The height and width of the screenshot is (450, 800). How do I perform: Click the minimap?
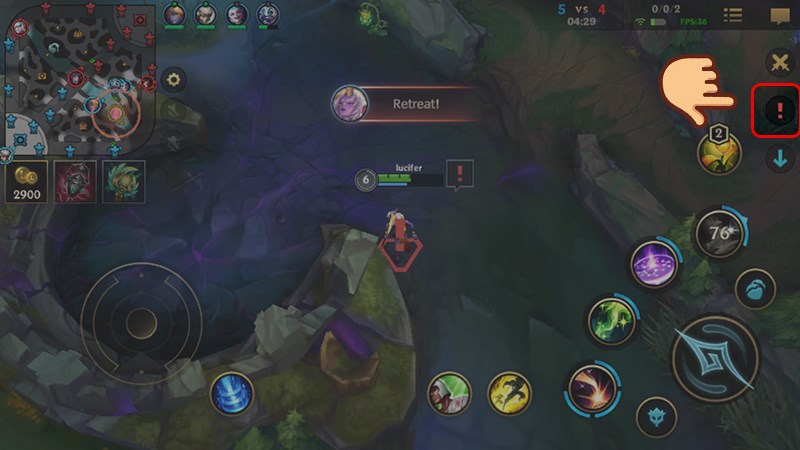click(x=78, y=77)
